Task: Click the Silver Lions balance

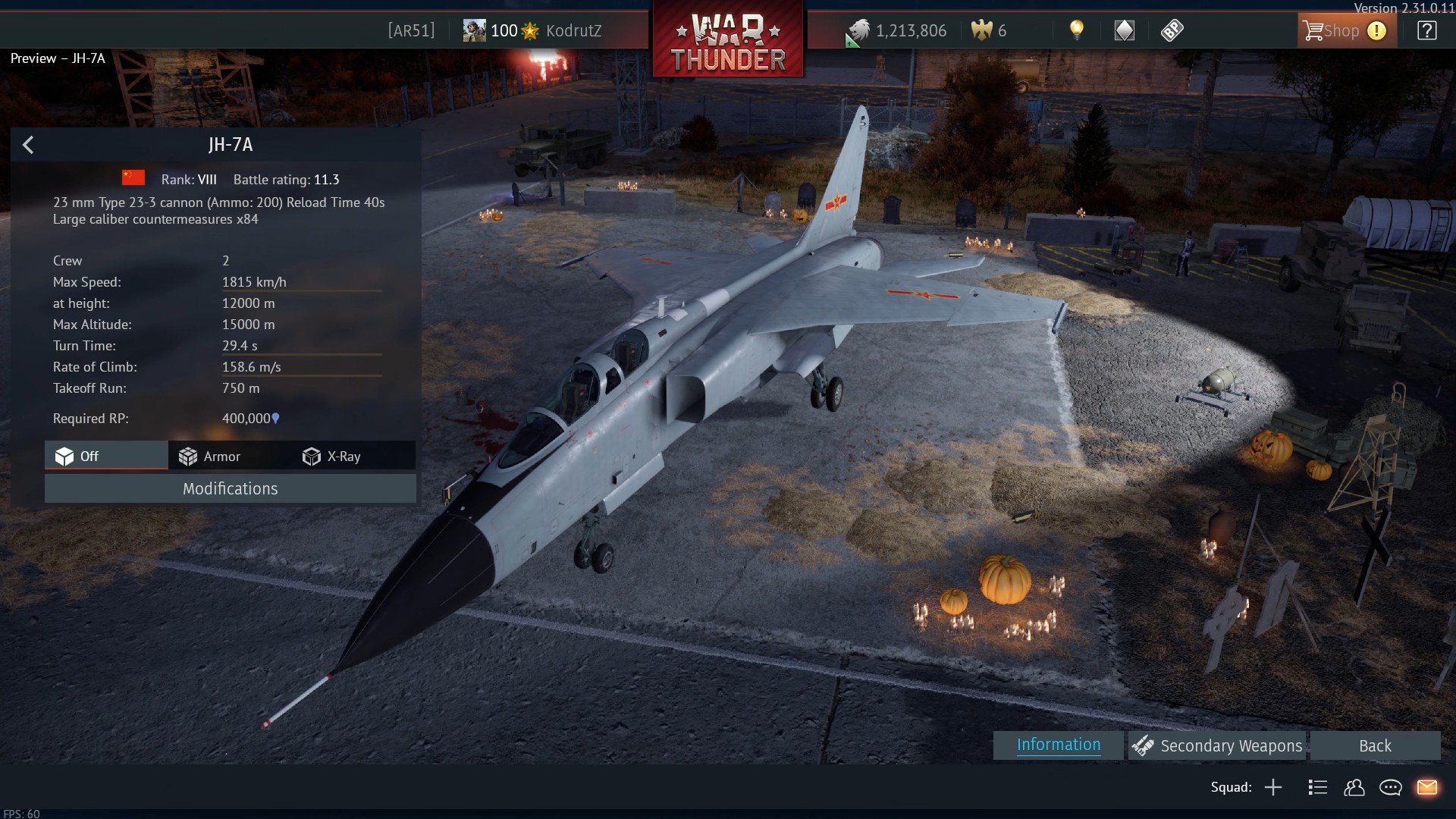Action: click(x=899, y=31)
